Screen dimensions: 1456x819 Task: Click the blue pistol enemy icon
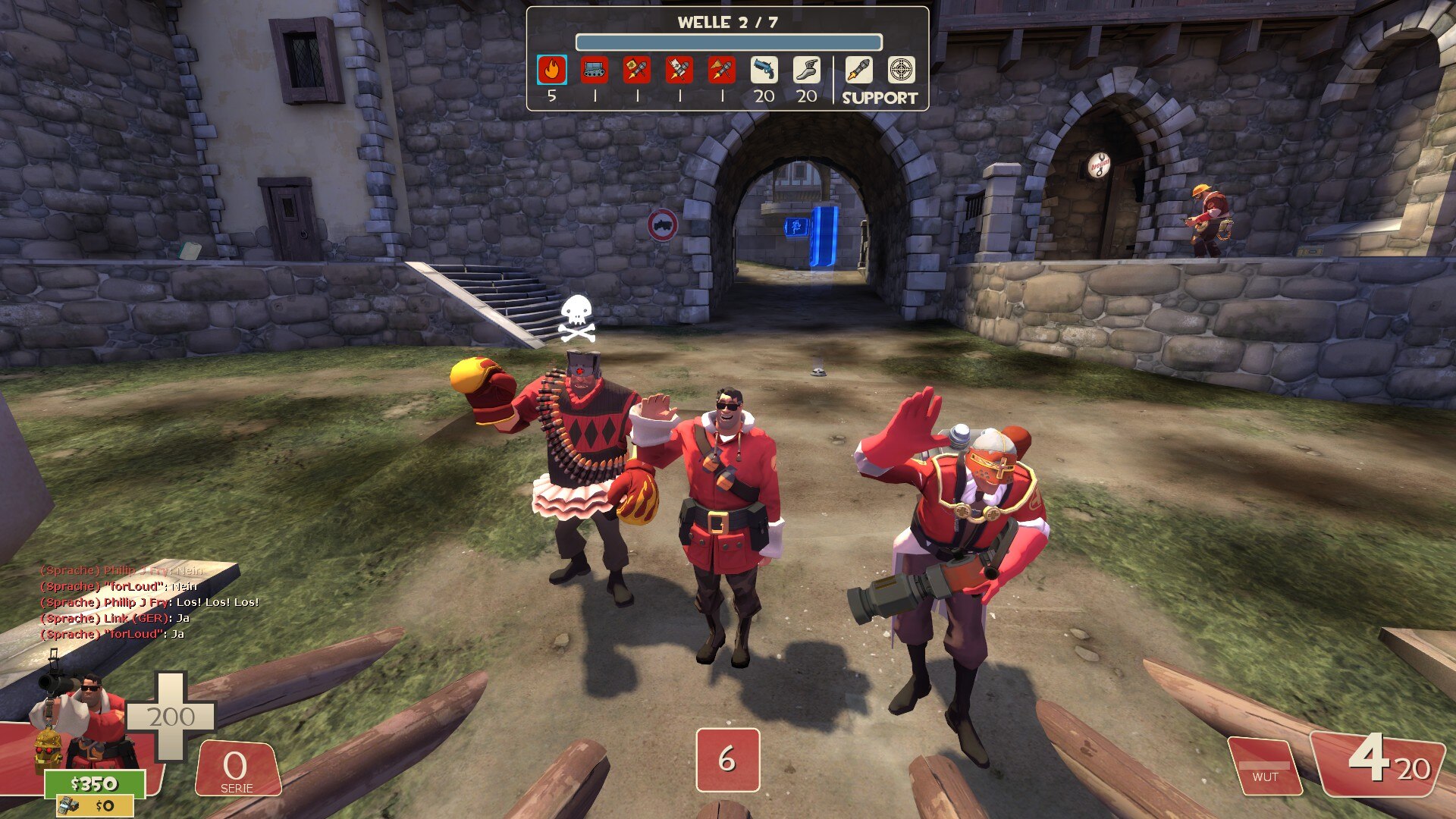[764, 71]
